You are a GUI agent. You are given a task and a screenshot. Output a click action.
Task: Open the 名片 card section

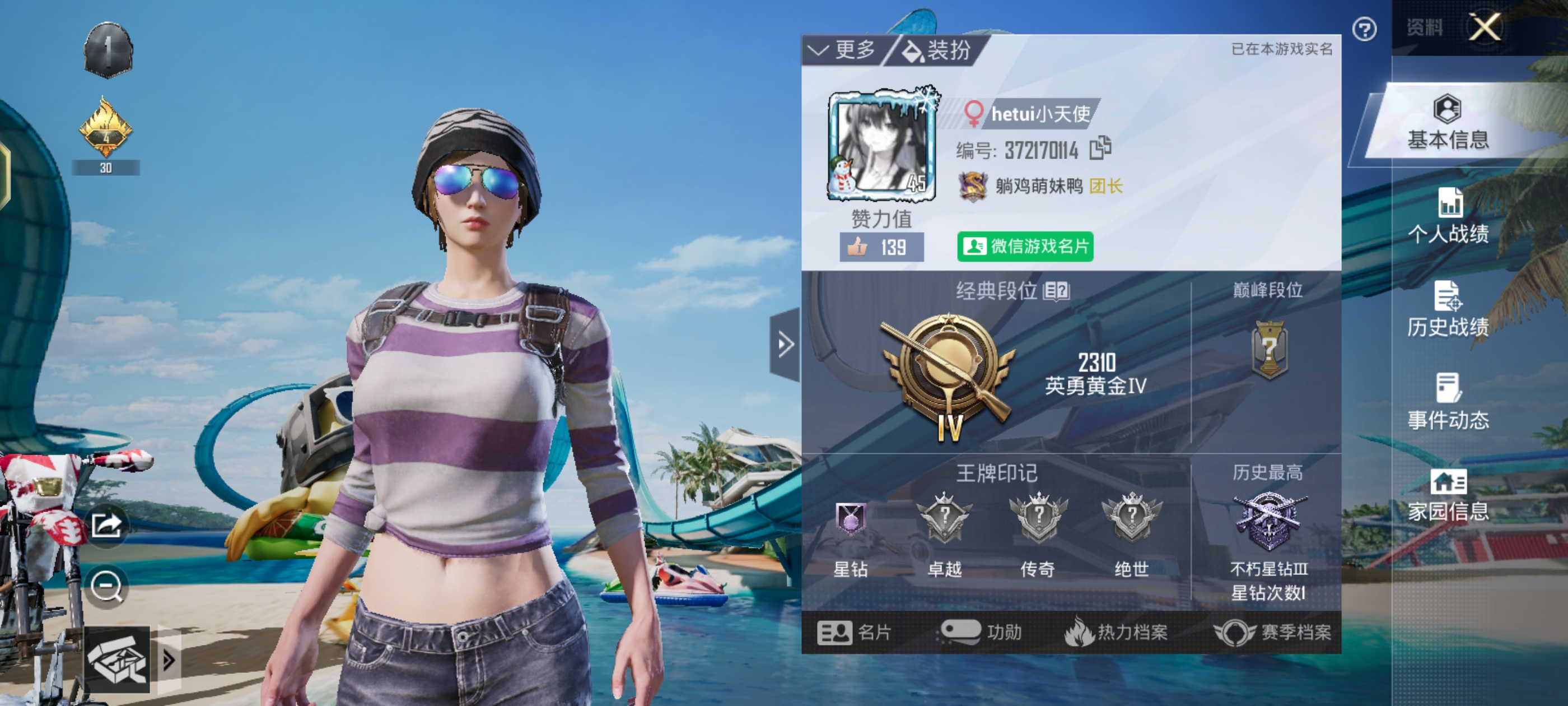tap(854, 633)
